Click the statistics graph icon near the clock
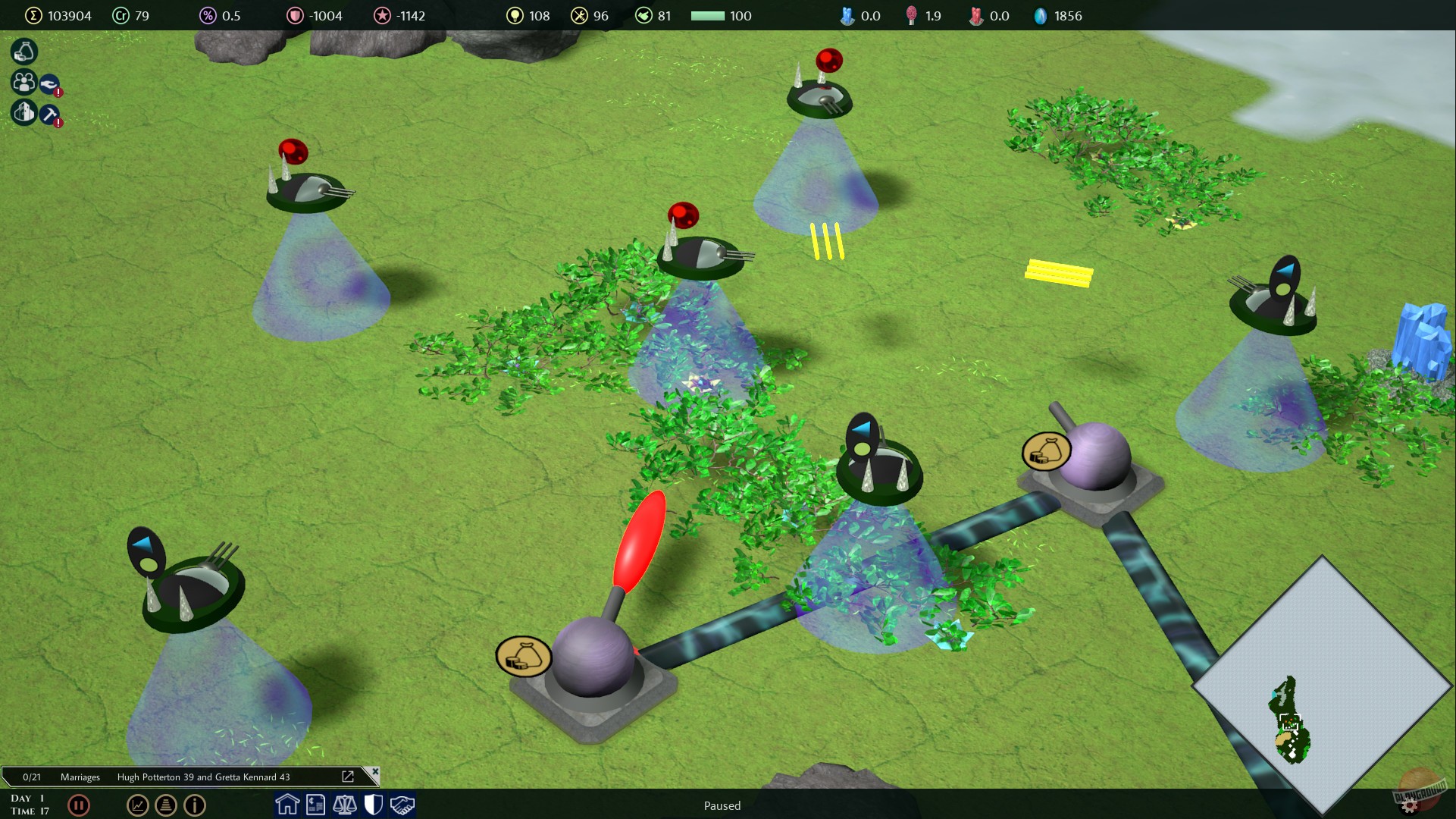Screen dimensions: 1456x819 137,805
